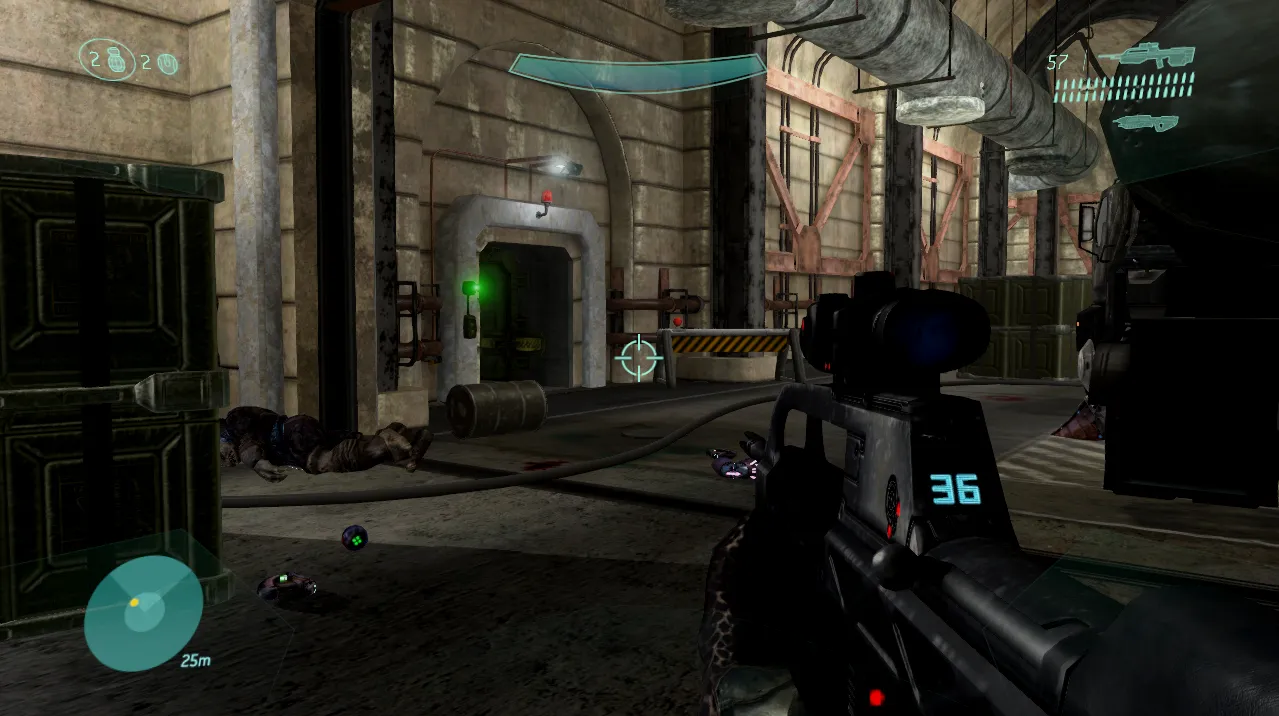Choose the secondary assault rifle icon
Image resolution: width=1279 pixels, height=716 pixels.
click(x=1146, y=123)
